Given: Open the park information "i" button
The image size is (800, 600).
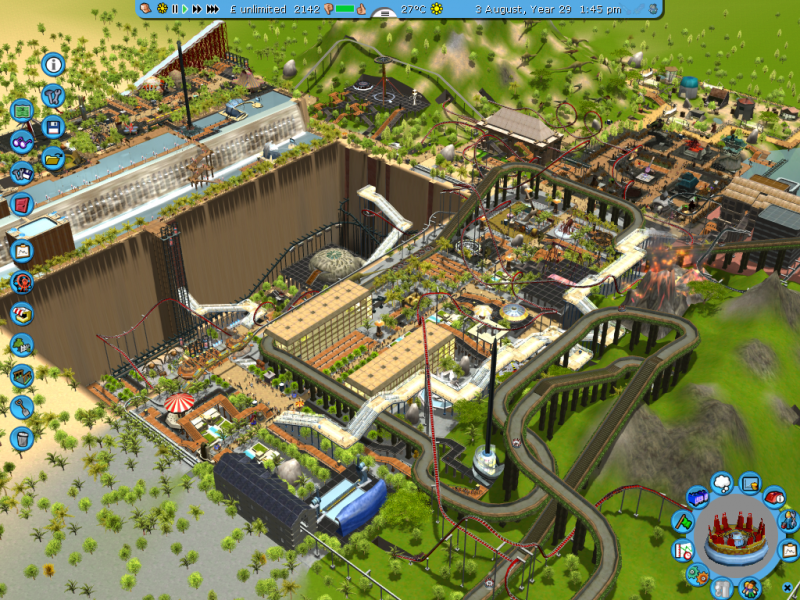Looking at the screenshot, I should (x=53, y=65).
